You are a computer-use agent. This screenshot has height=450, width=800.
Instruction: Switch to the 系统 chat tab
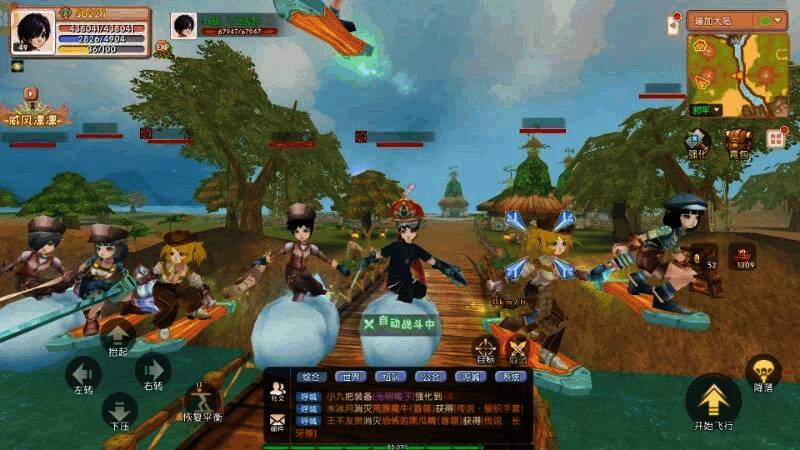(511, 377)
